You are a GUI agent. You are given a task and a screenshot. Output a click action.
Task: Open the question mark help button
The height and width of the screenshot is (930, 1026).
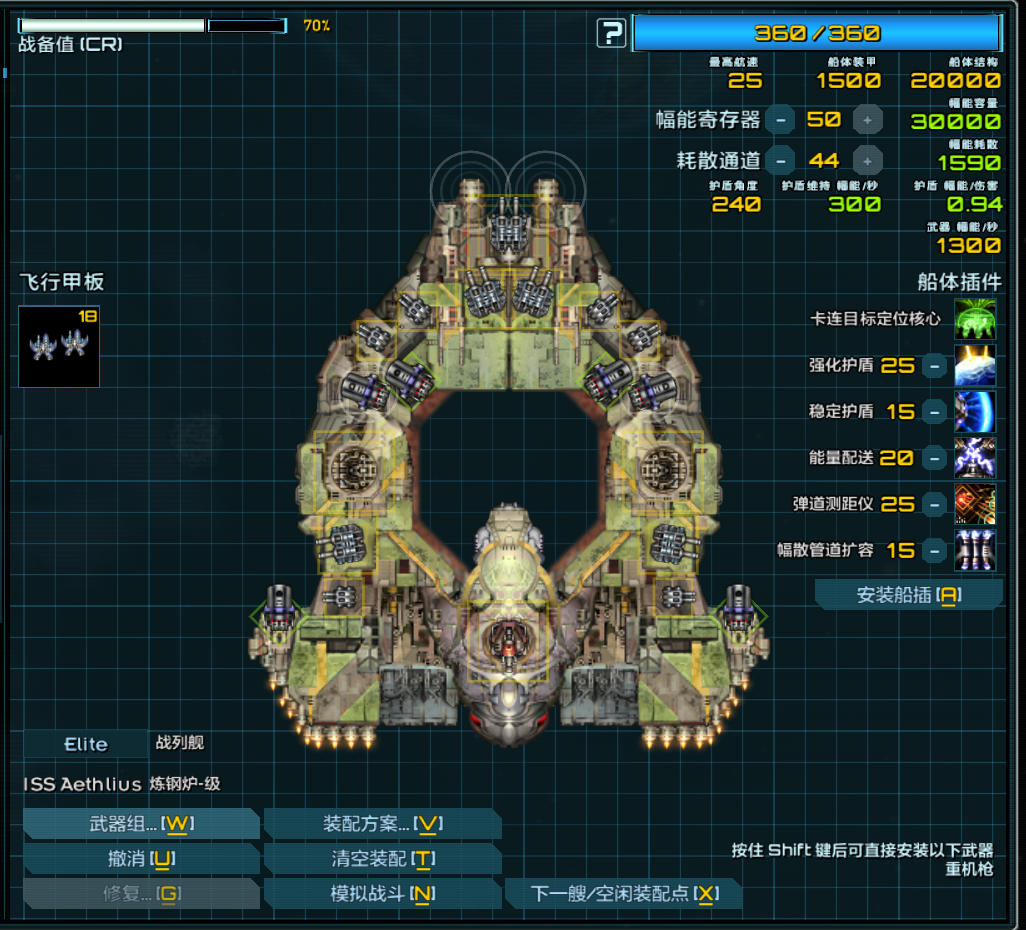click(x=611, y=34)
